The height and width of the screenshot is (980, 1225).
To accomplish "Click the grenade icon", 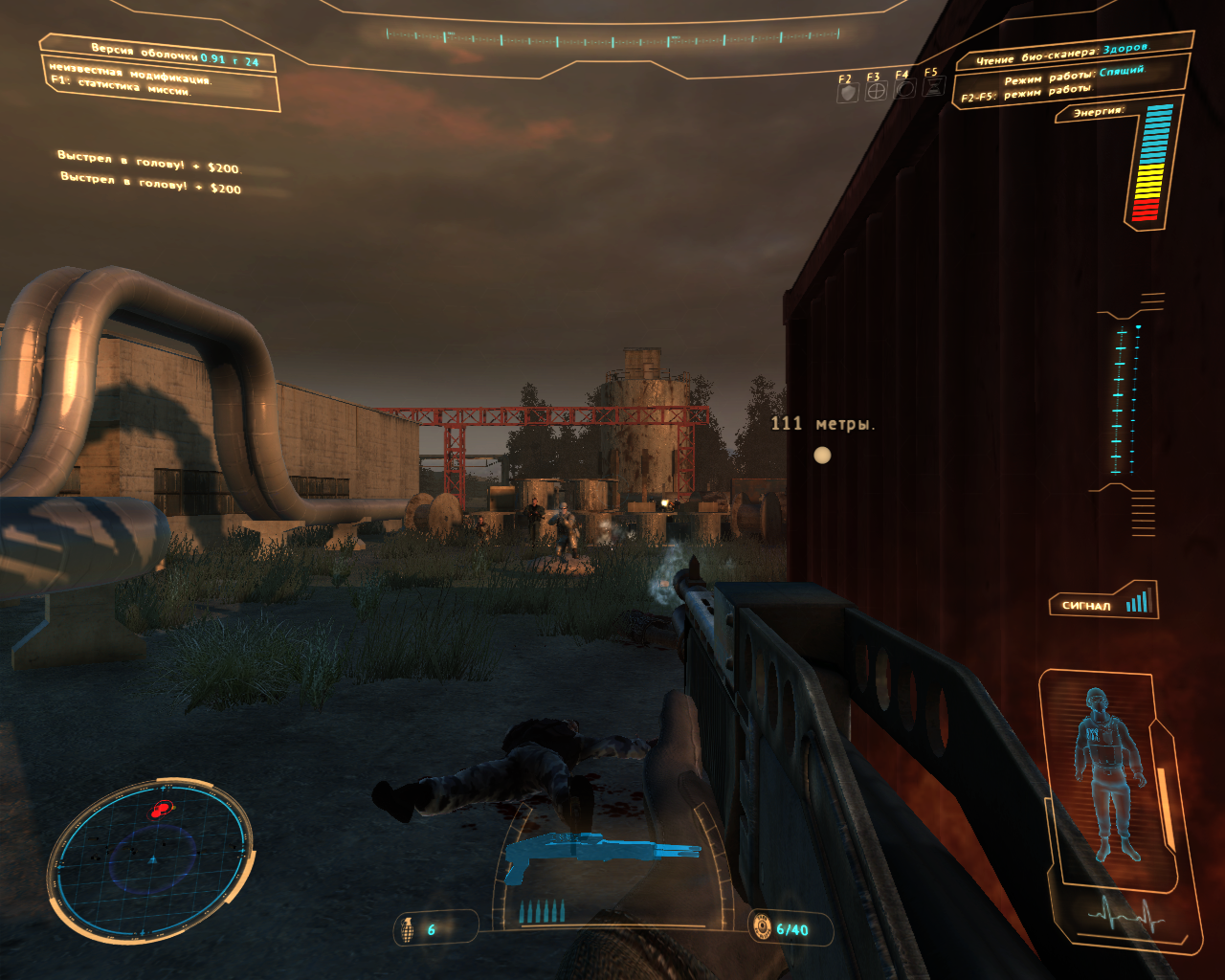I will coord(407,929).
